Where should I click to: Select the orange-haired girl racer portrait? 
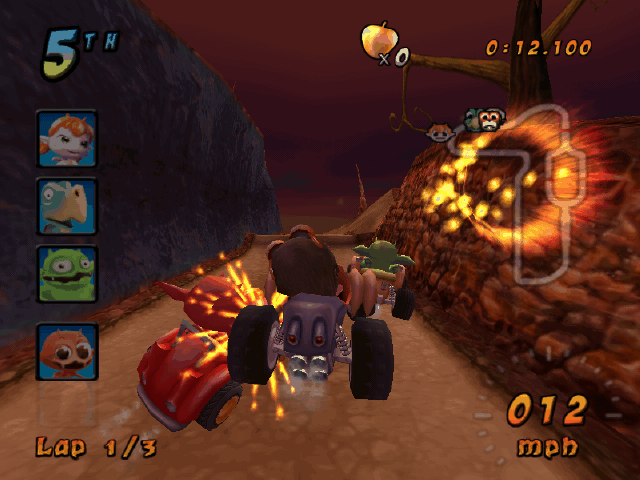[67, 139]
